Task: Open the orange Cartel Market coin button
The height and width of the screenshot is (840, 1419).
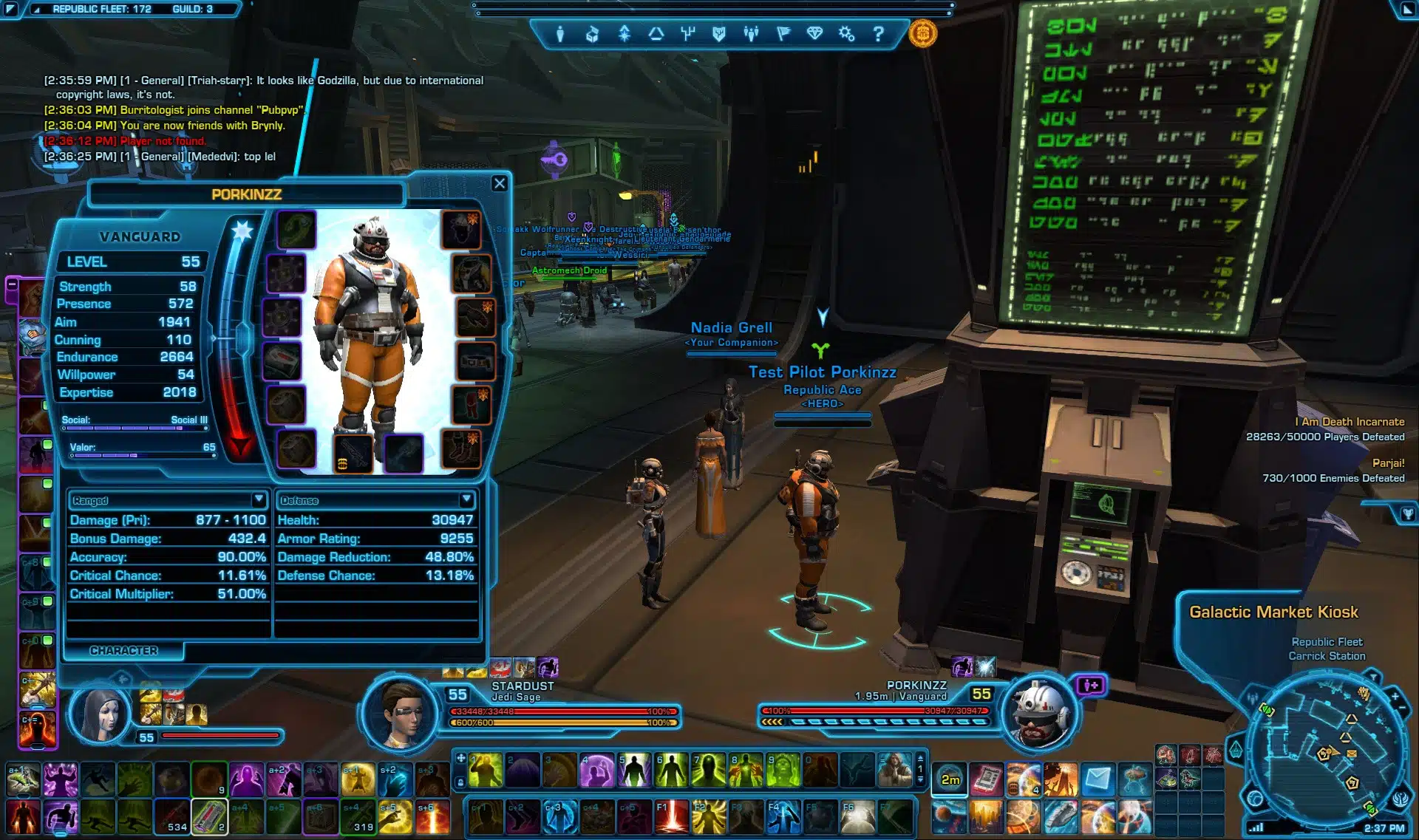Action: [922, 33]
